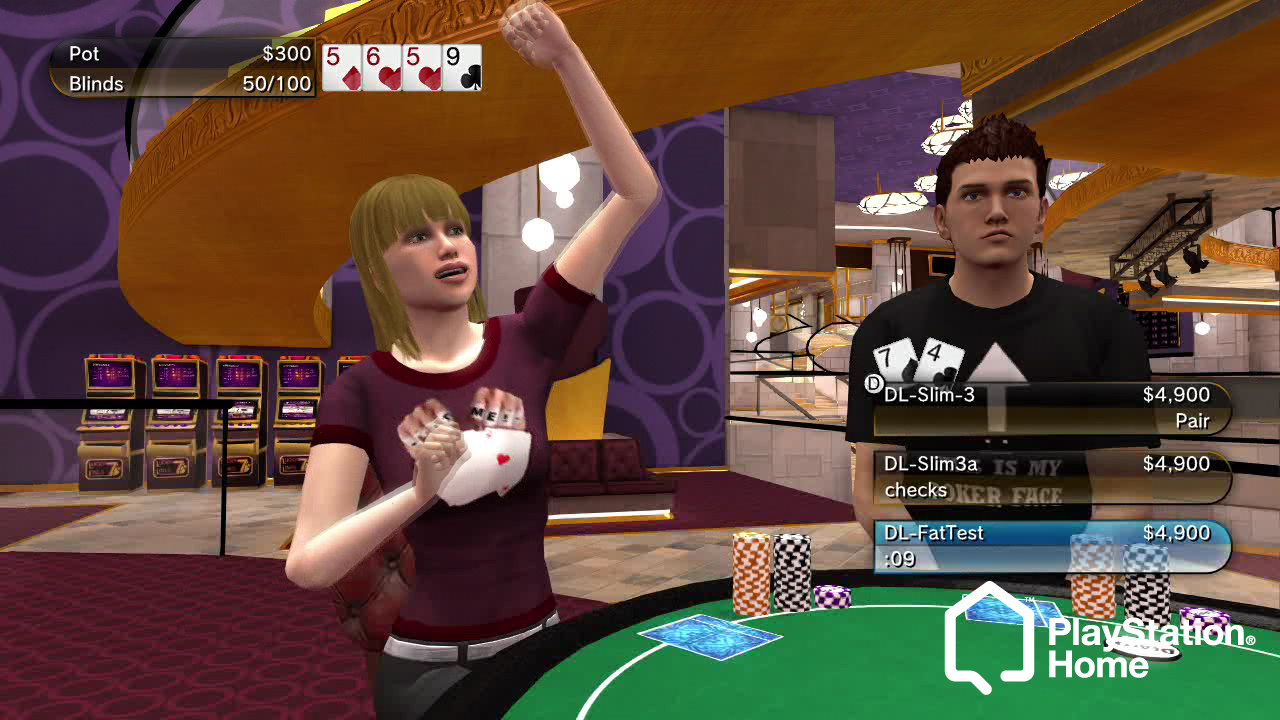This screenshot has height=720, width=1280.
Task: Select the DL-Slim-3 player row
Action: click(1050, 408)
